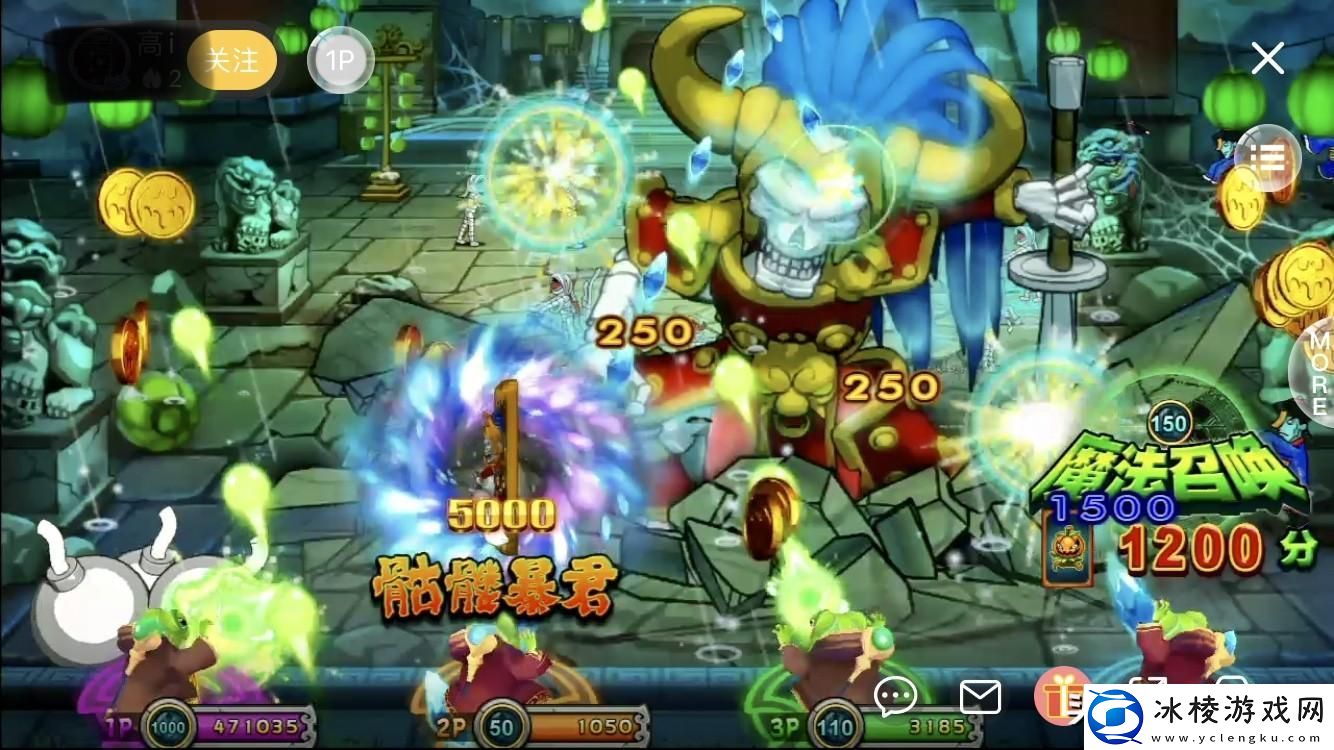Tap the 1P badge next to the follow button
Viewport: 1334px width, 750px height.
pos(341,60)
